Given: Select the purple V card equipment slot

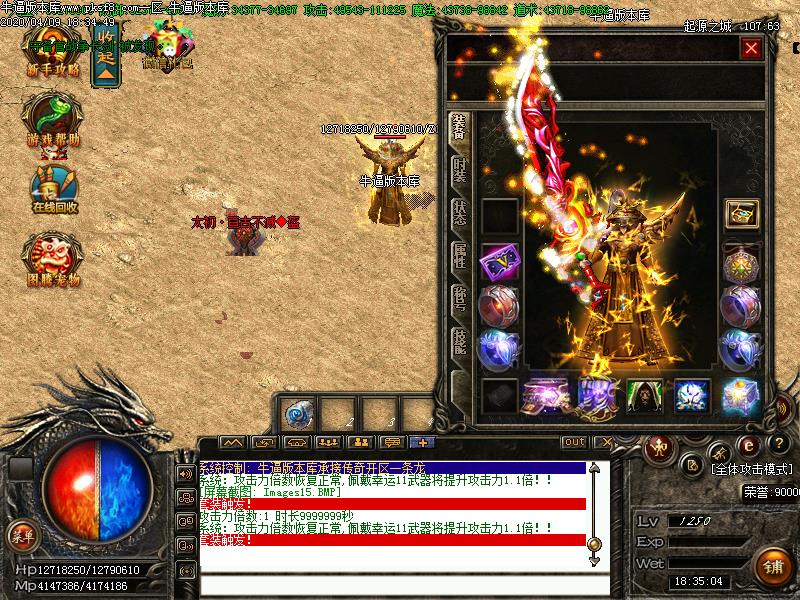Looking at the screenshot, I should coord(499,262).
